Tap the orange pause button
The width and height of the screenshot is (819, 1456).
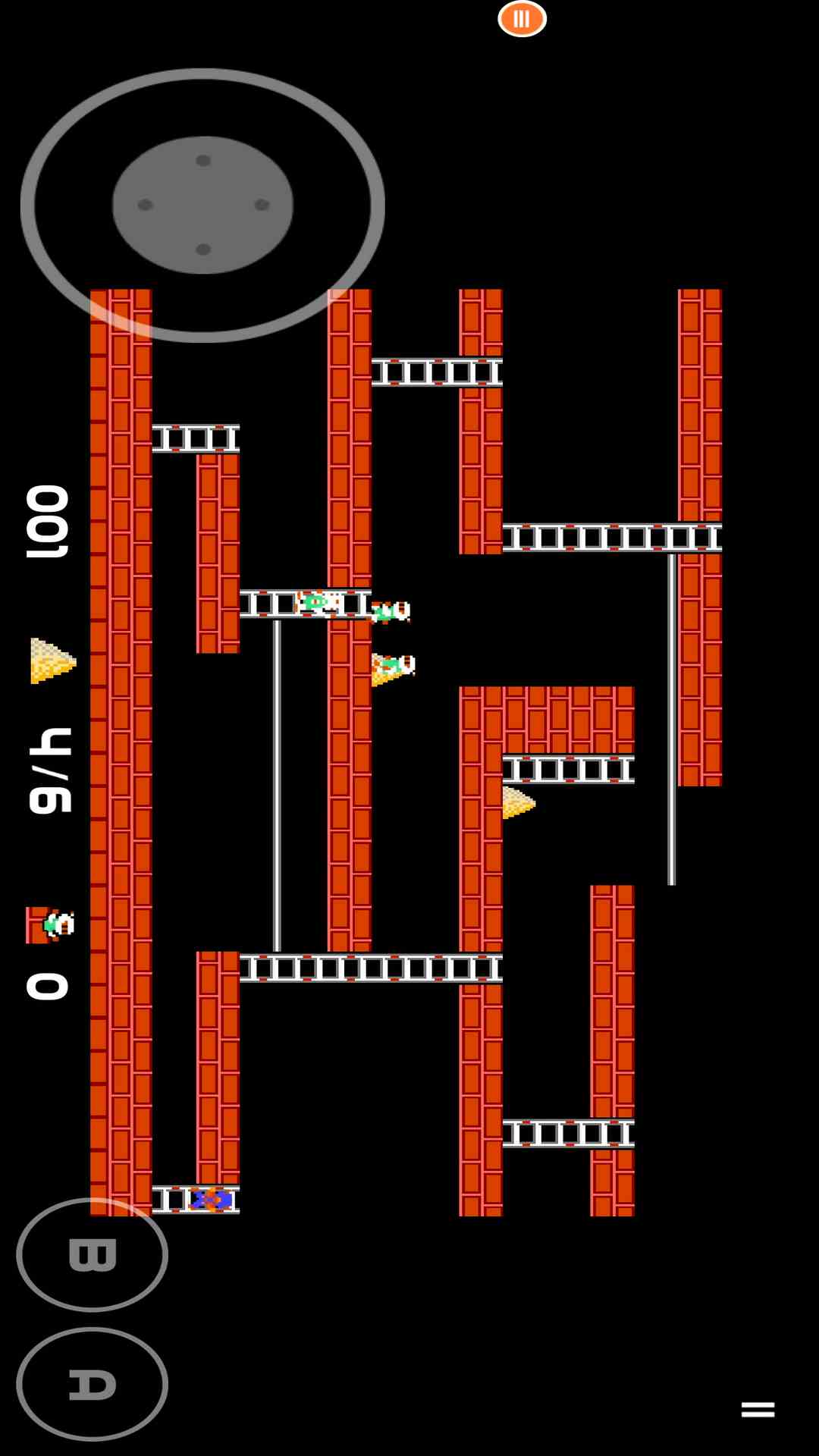point(522,19)
